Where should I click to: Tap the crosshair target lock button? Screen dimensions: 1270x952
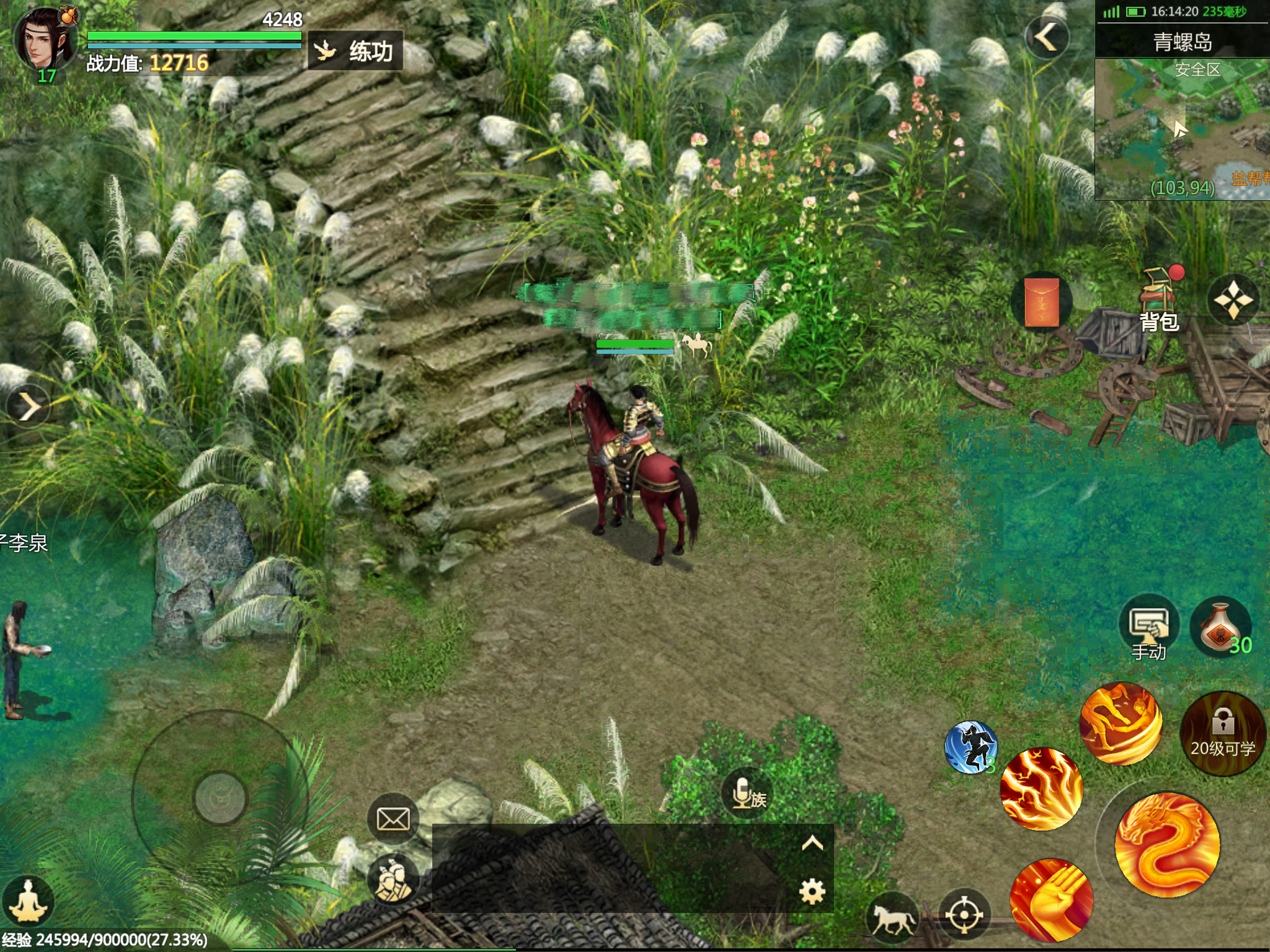click(964, 915)
